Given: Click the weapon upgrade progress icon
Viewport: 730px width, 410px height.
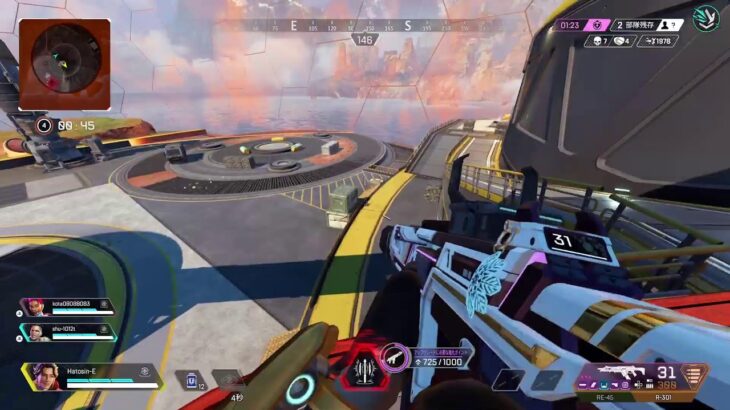Looking at the screenshot, I should 394,354.
